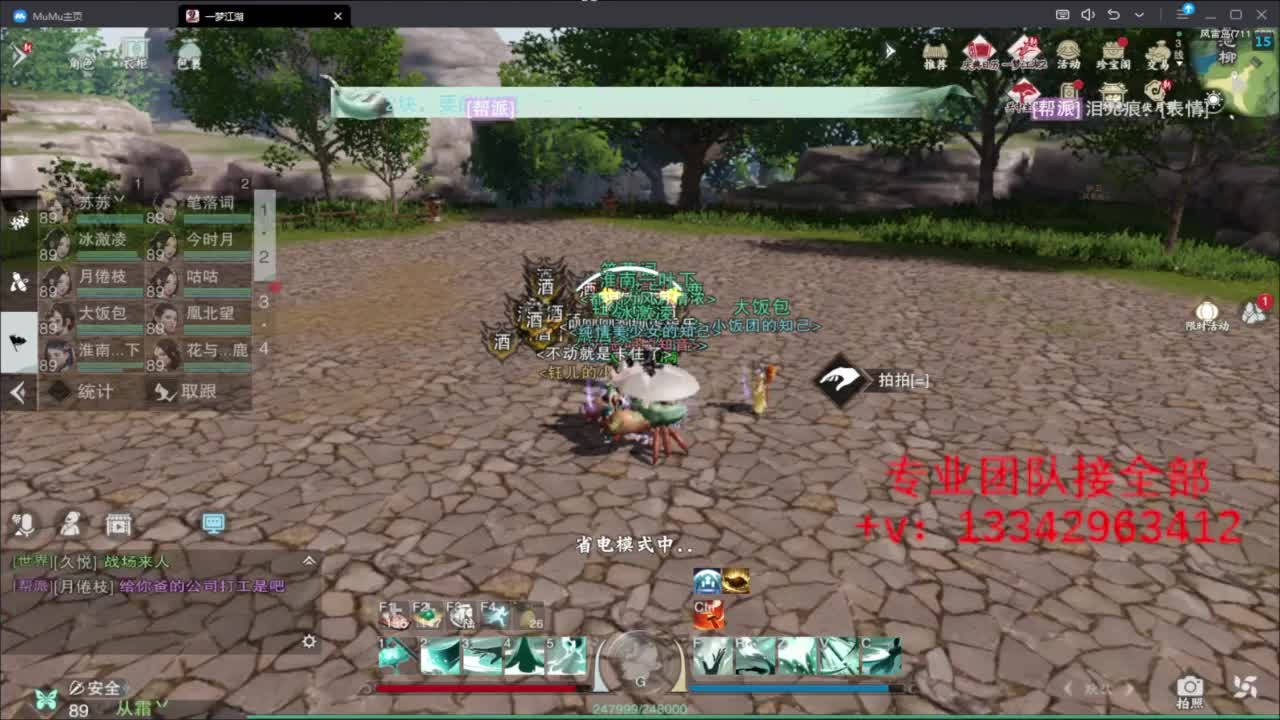Screen dimensions: 1280x720
Task: Open the 交易 trading icon
Action: 1159,52
